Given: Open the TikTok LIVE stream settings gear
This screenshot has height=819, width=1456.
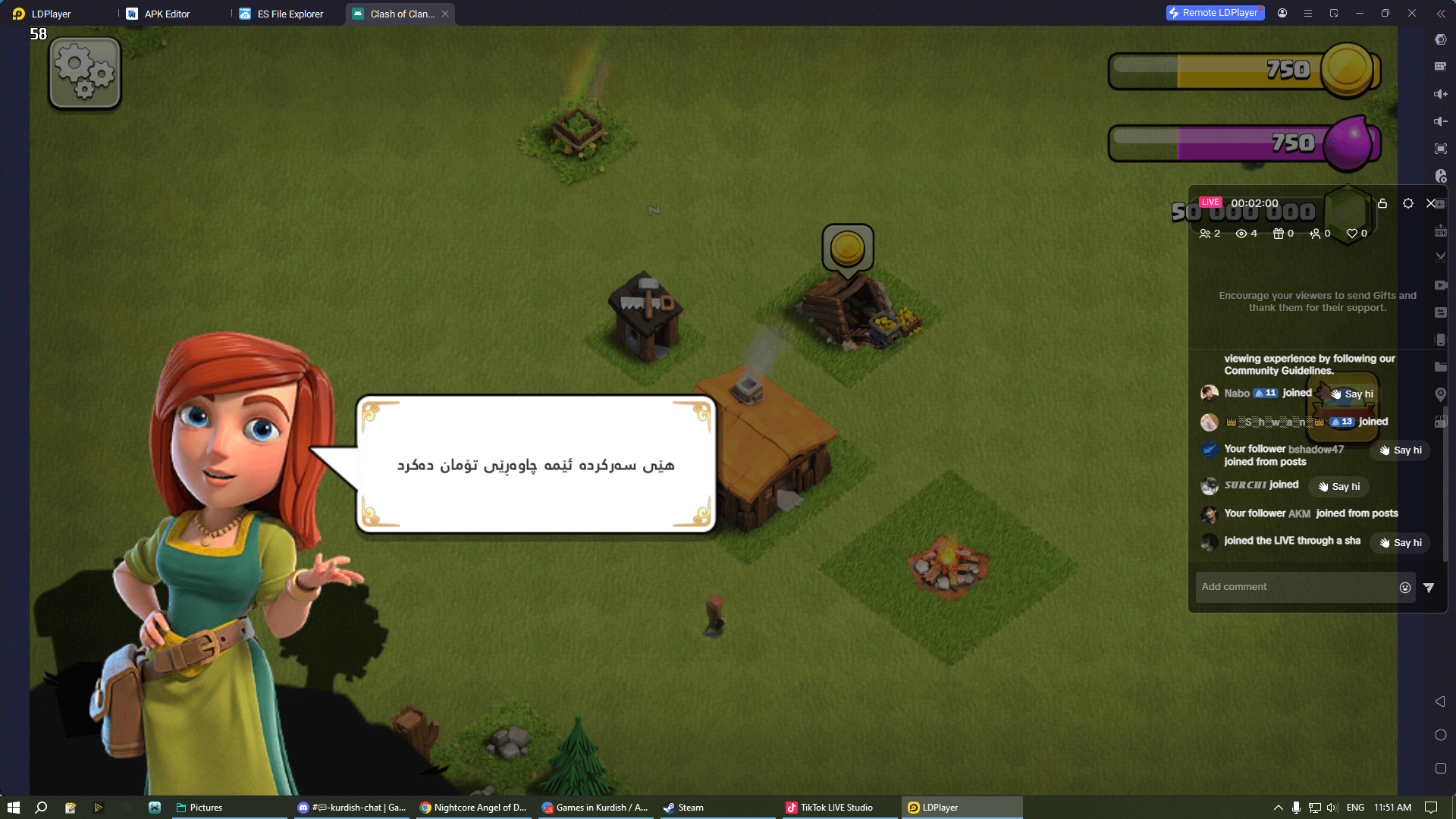Looking at the screenshot, I should pos(1408,203).
